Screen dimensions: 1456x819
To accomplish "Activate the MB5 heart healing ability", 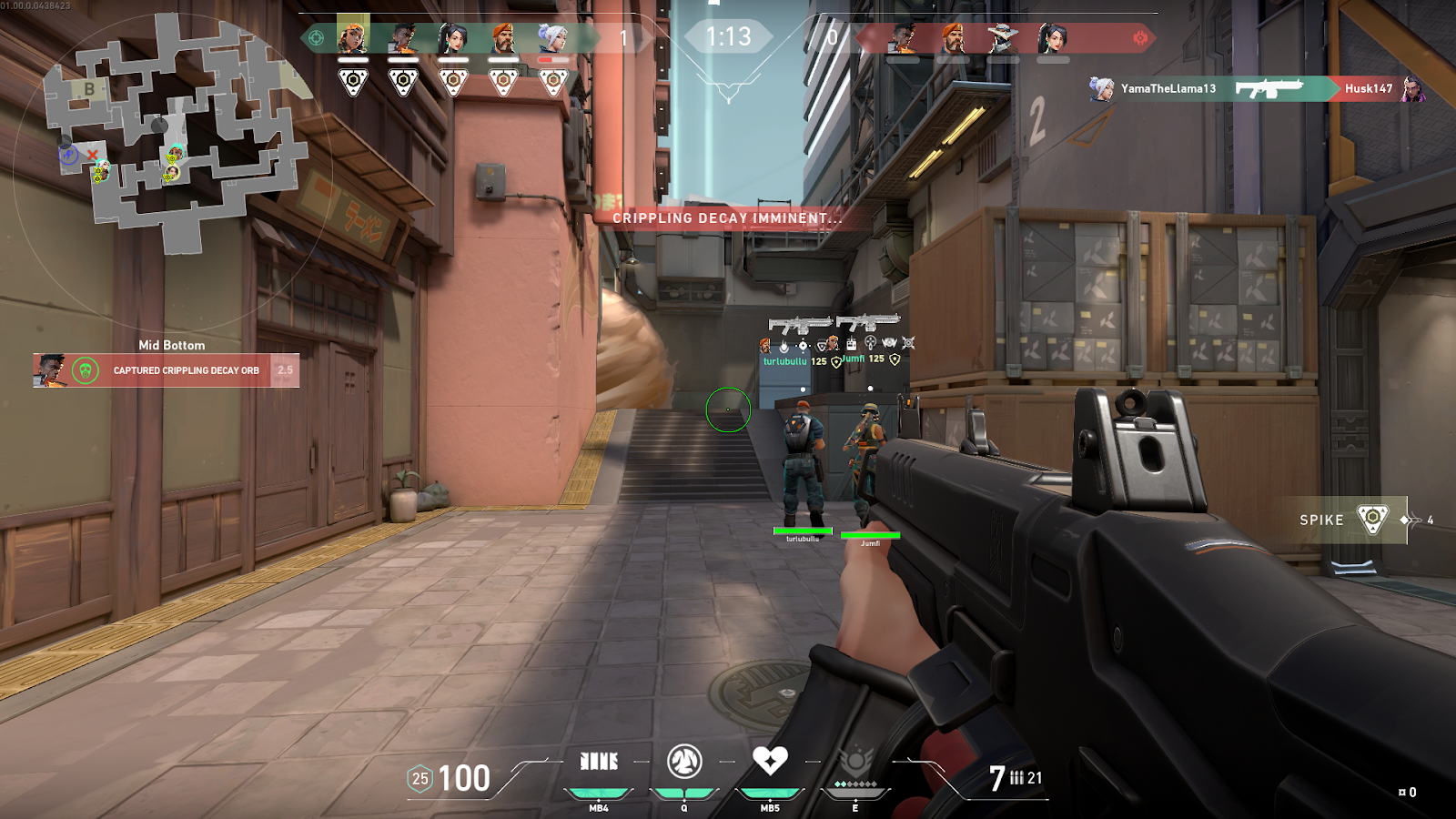I will point(770,760).
